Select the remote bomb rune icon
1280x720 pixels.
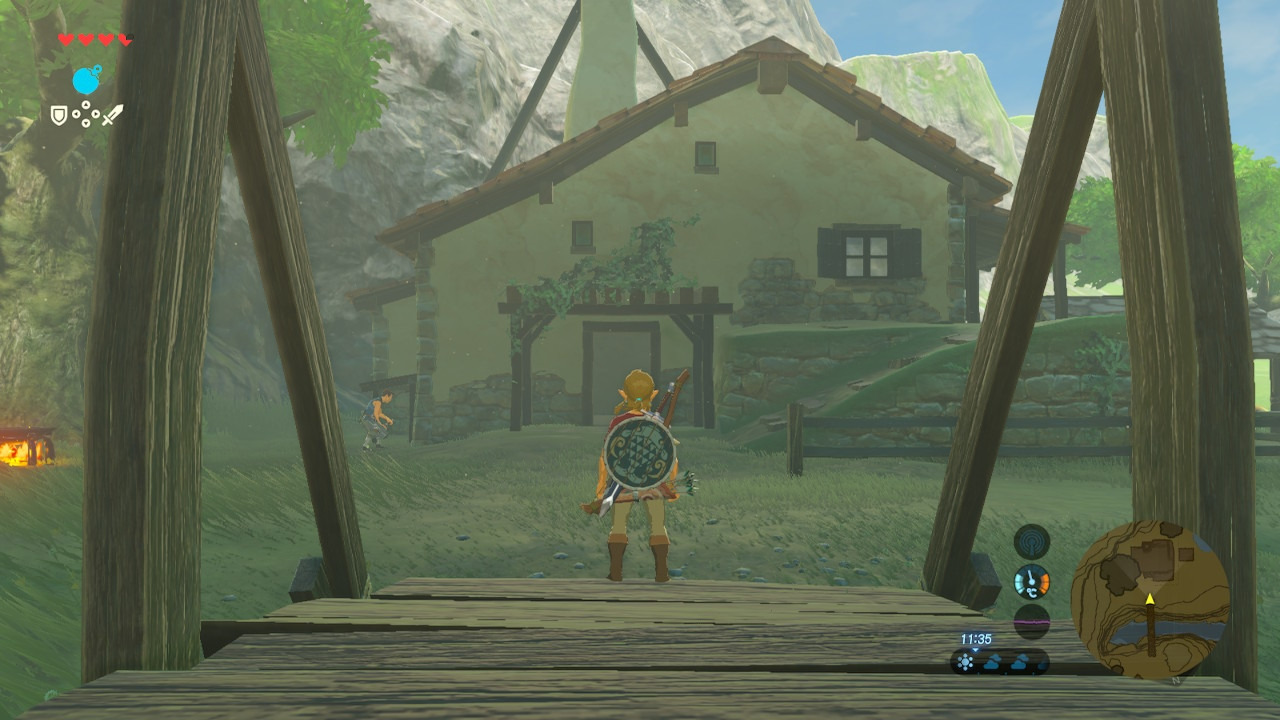coord(87,80)
